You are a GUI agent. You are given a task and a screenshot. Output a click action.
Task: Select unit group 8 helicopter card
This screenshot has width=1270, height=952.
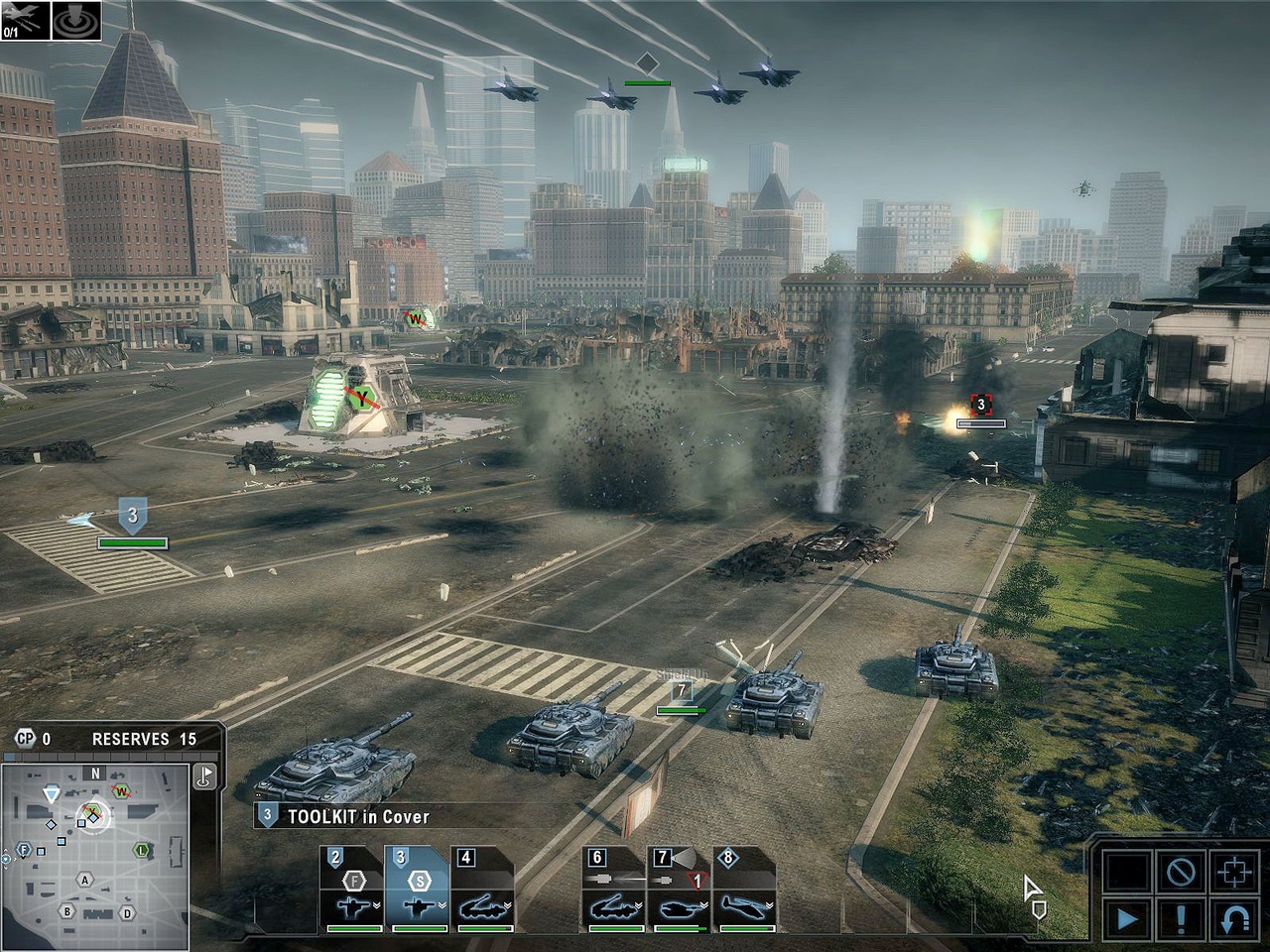point(744,890)
